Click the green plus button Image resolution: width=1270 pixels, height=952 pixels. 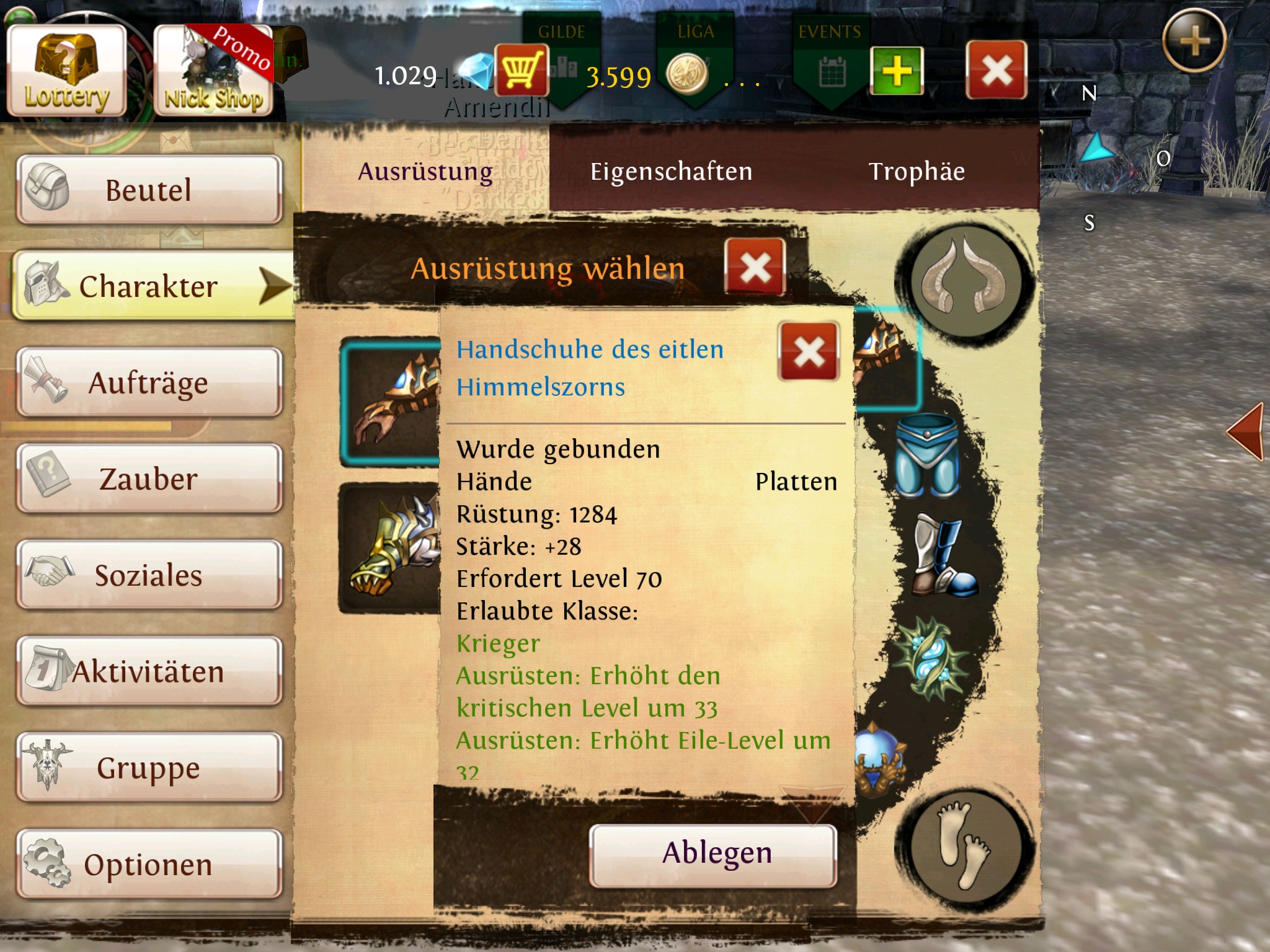tap(896, 71)
